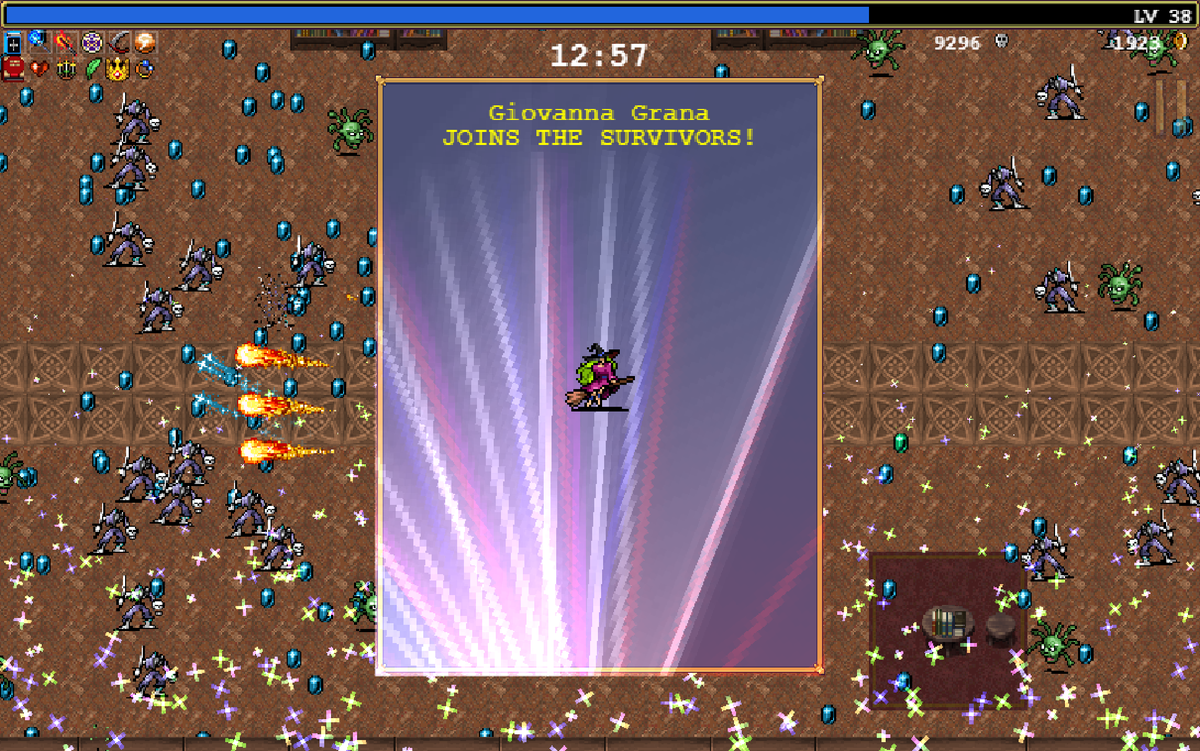This screenshot has height=751, width=1200.
Task: Select the blue-gem ring passive icon
Action: [x=146, y=69]
